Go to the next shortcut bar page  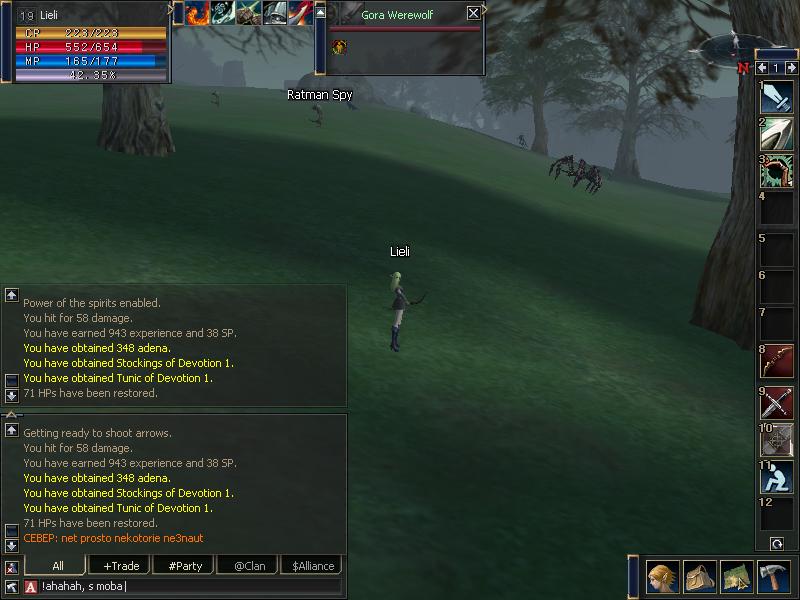(790, 68)
